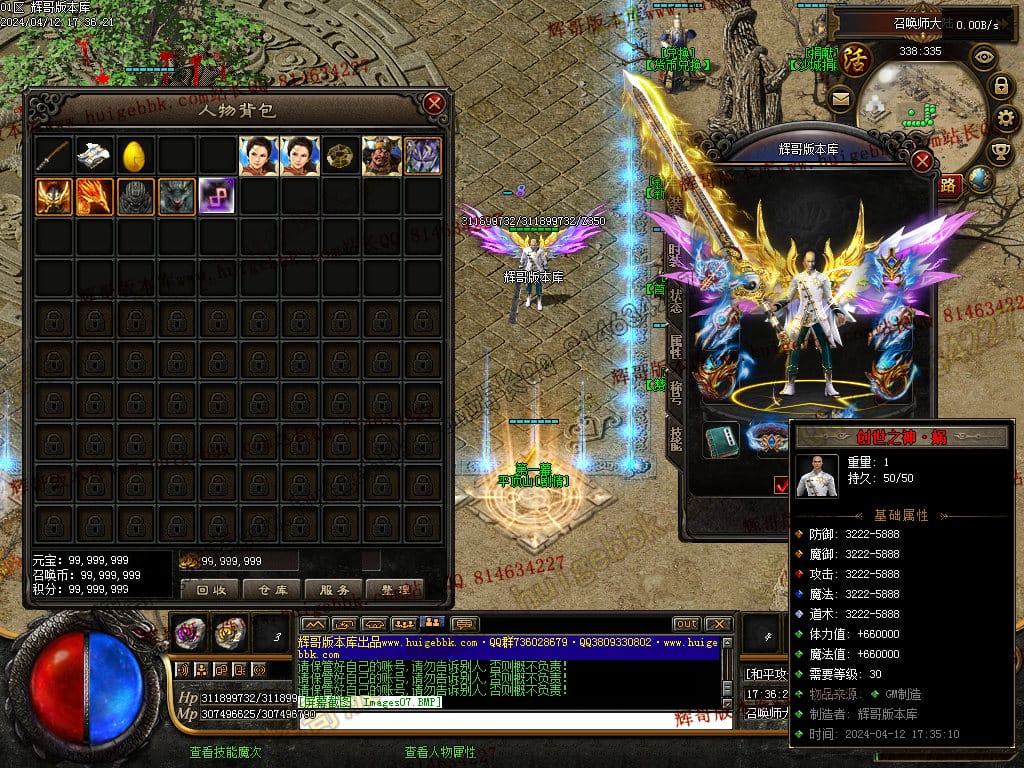Viewport: 1024px width, 768px height.
Task: Select the flaming phoenix item in the bag
Action: [94, 197]
